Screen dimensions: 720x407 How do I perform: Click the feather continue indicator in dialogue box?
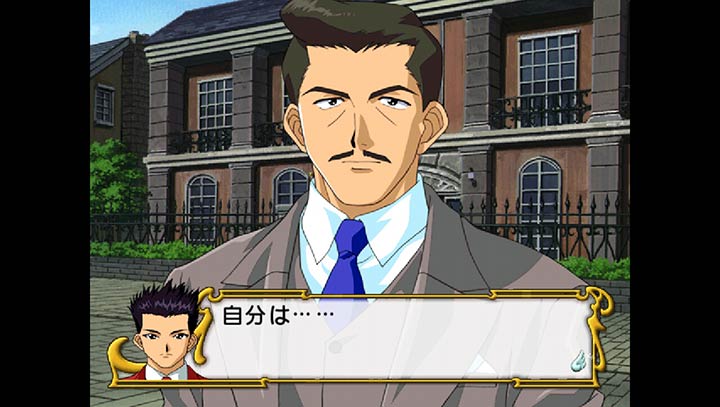pos(577,355)
